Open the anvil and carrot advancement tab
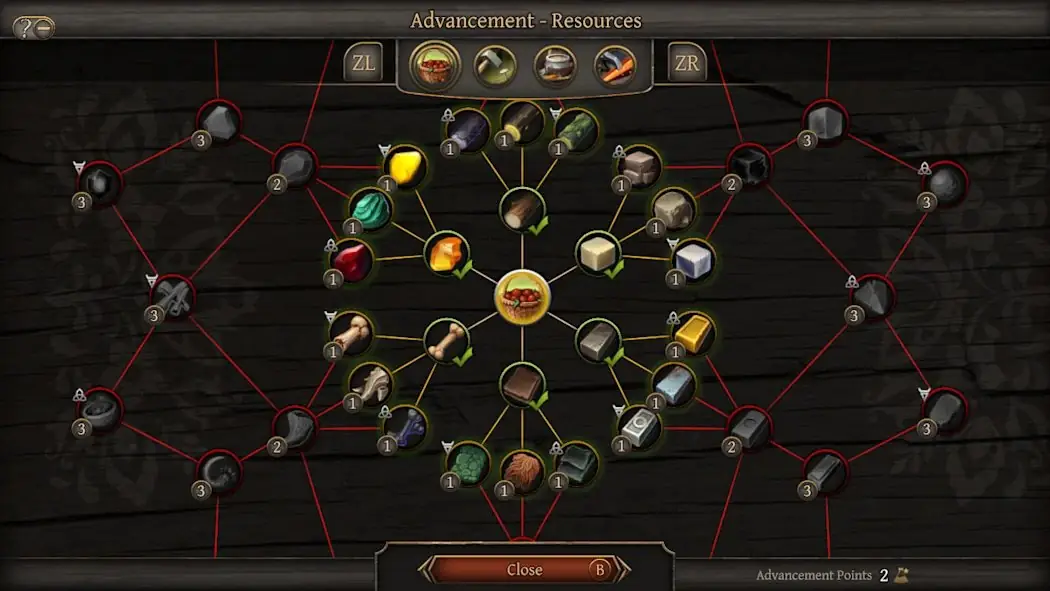Viewport: 1050px width, 591px height. point(615,66)
